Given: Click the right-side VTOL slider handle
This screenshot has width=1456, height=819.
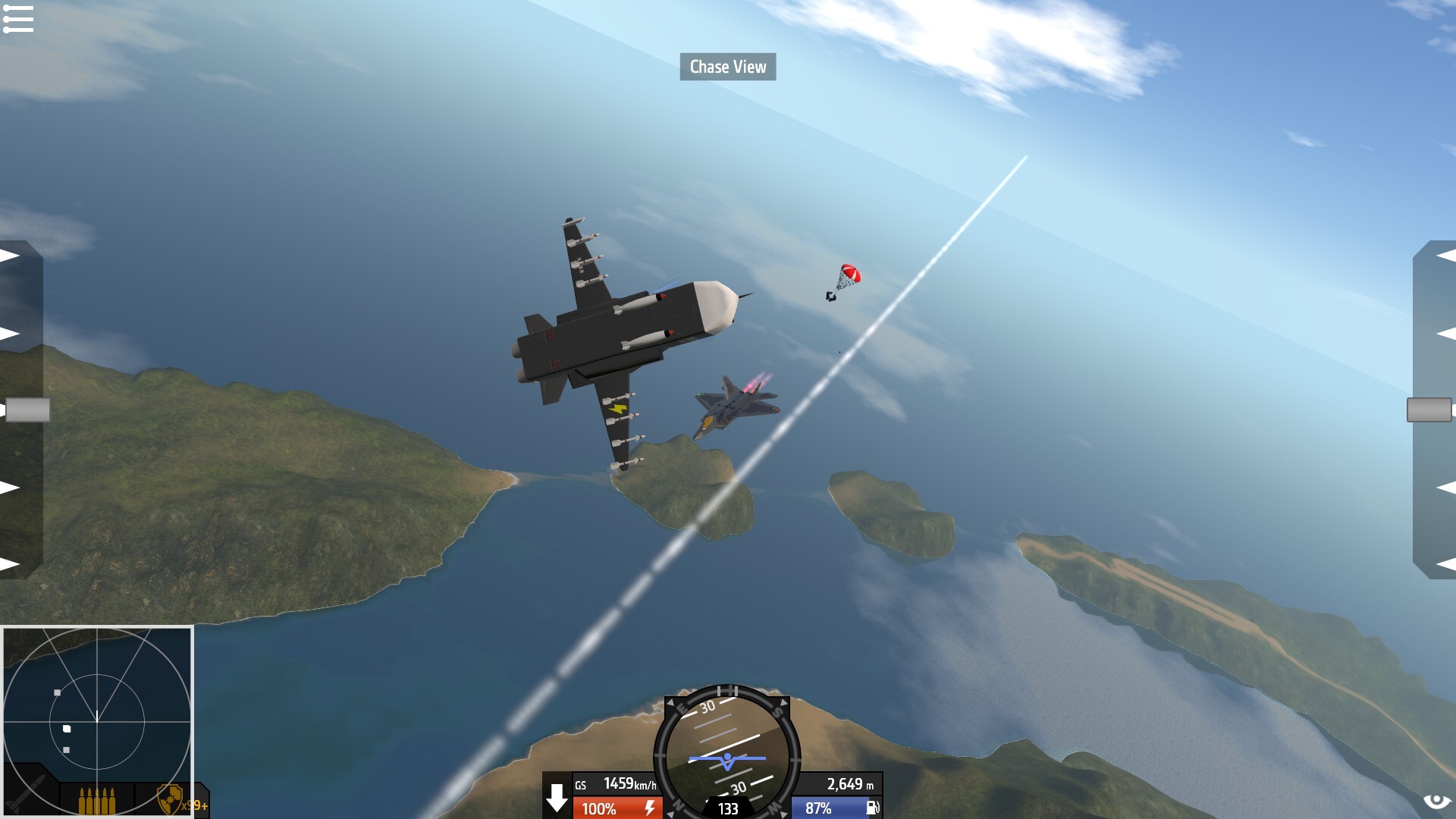Looking at the screenshot, I should pos(1429,410).
